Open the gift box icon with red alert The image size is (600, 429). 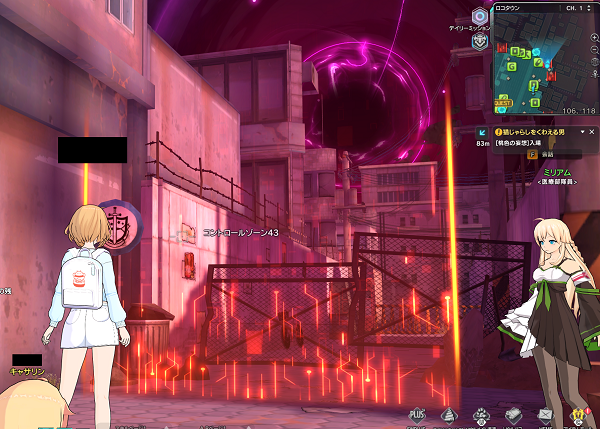point(576,414)
